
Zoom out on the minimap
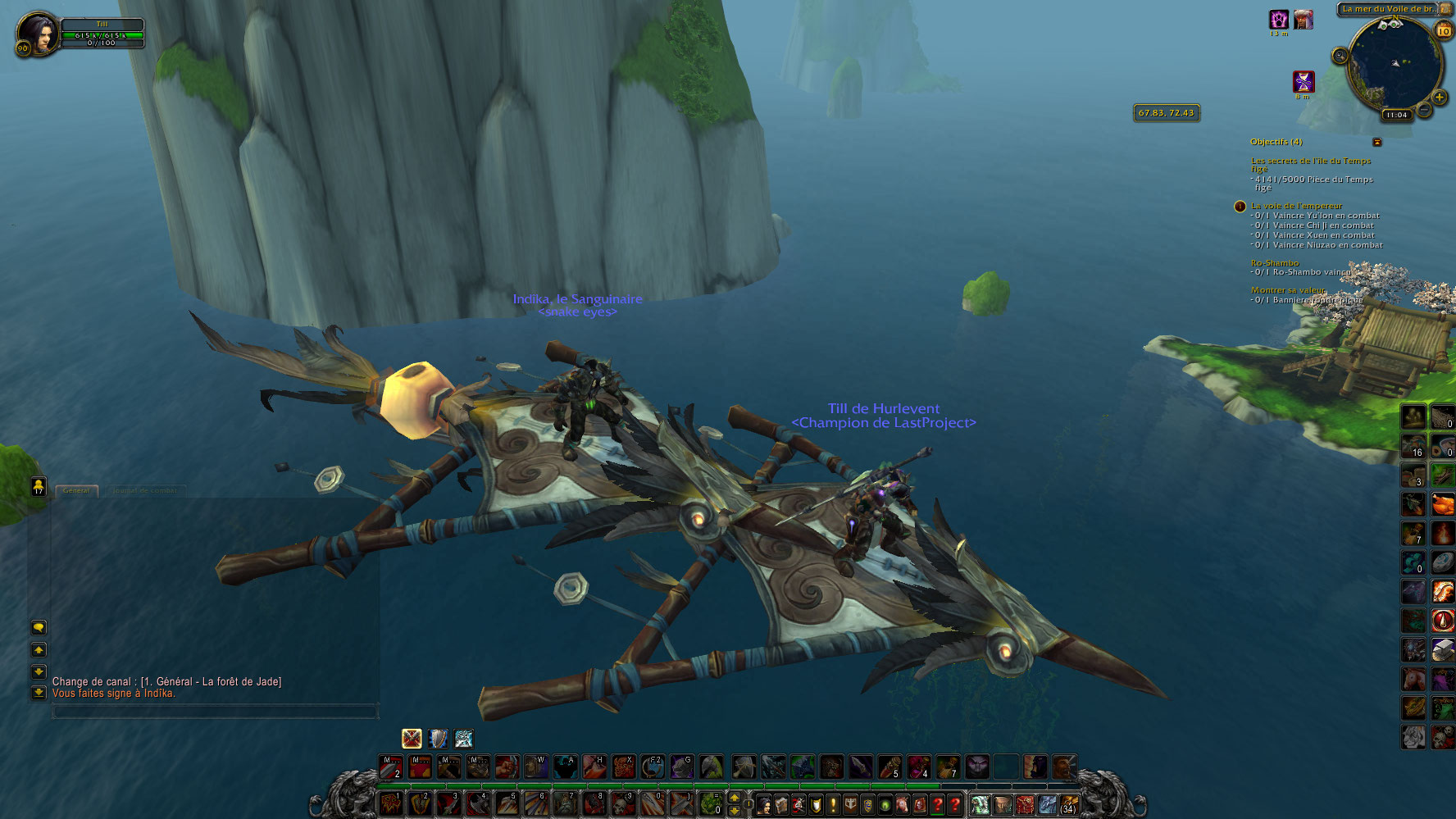[1424, 110]
